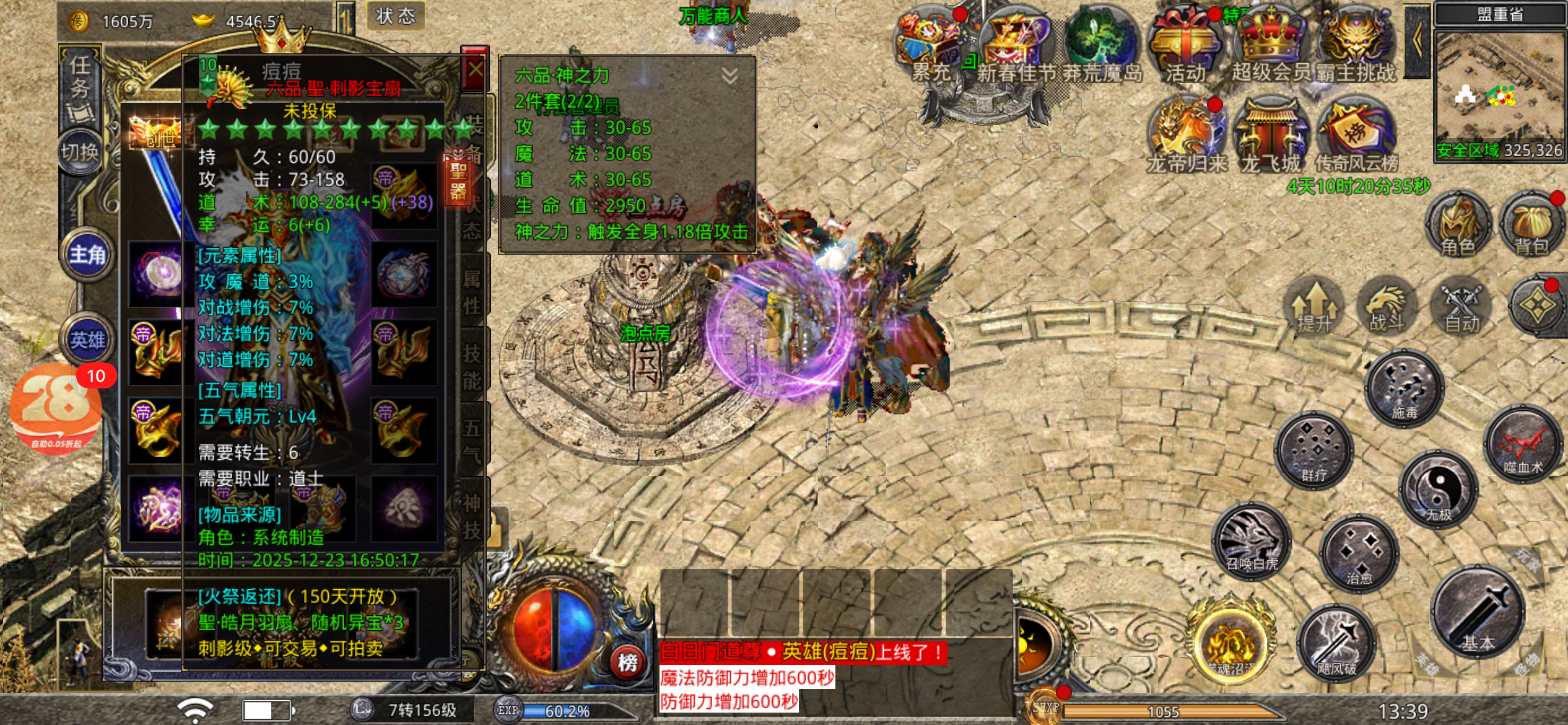This screenshot has height=725, width=1568.
Task: Summon the white tiger with 召唤白虎
Action: click(1251, 542)
